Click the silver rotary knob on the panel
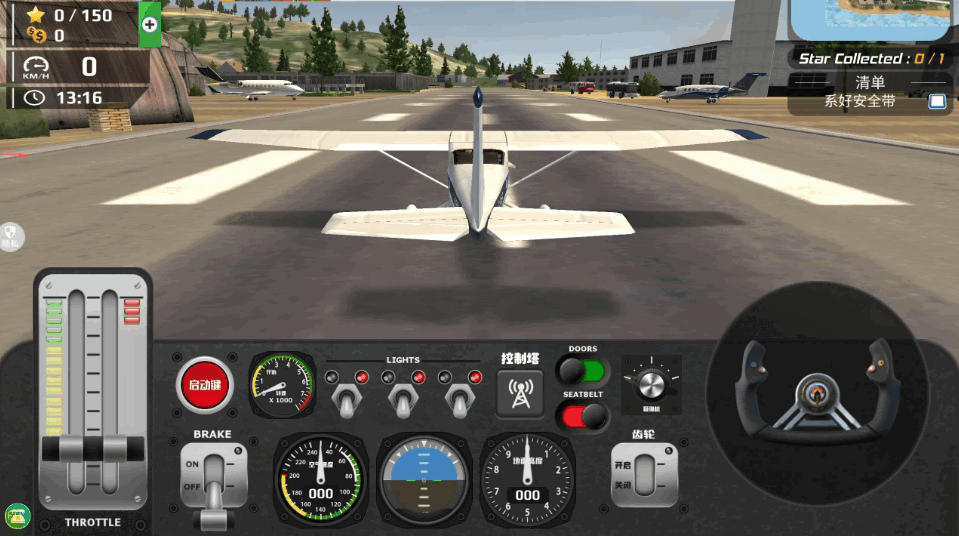The width and height of the screenshot is (959, 536). tap(651, 384)
